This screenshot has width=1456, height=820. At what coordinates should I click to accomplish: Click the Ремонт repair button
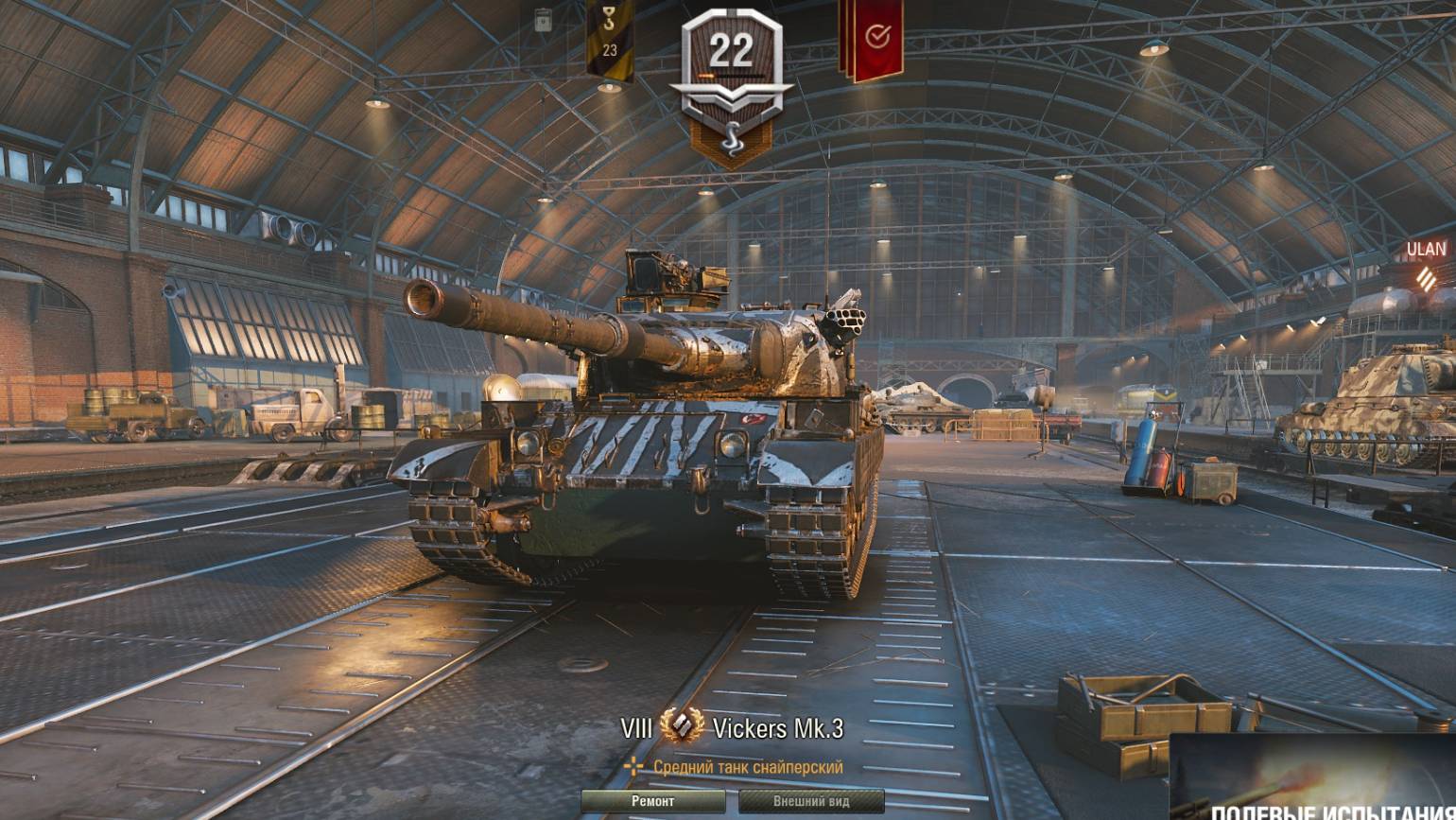(653, 801)
